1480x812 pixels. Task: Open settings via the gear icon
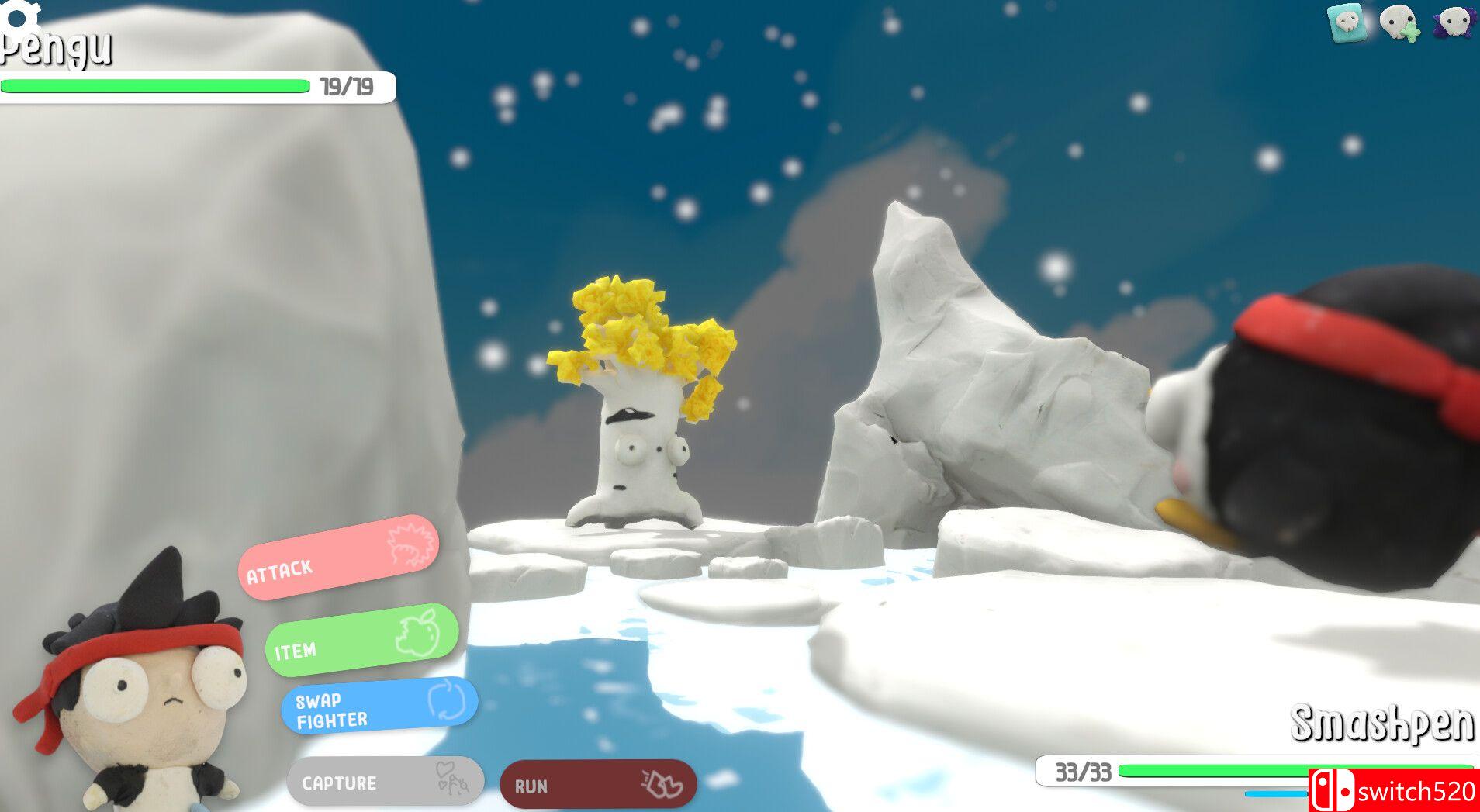pos(19,16)
